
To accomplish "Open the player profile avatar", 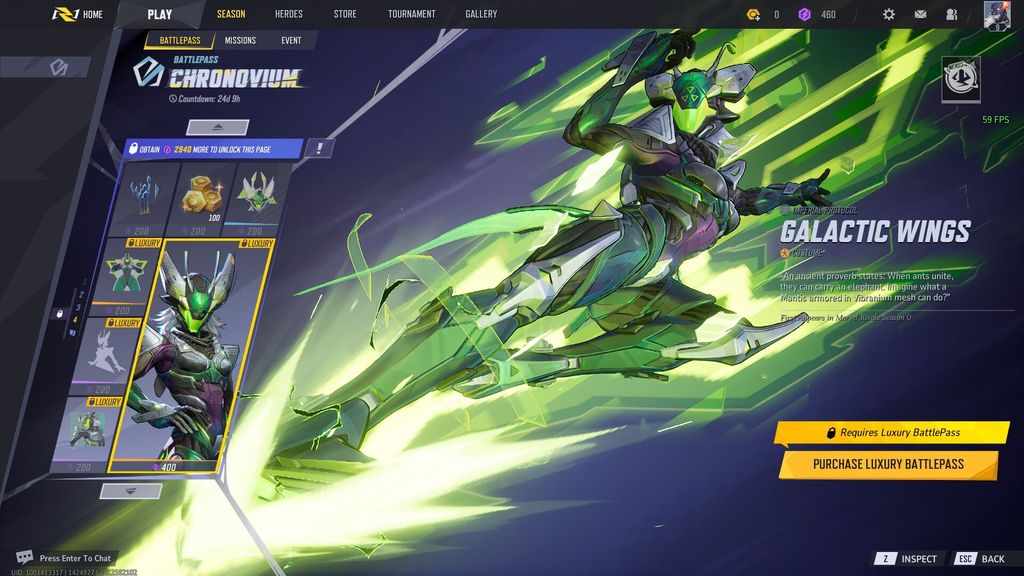I will tap(997, 15).
